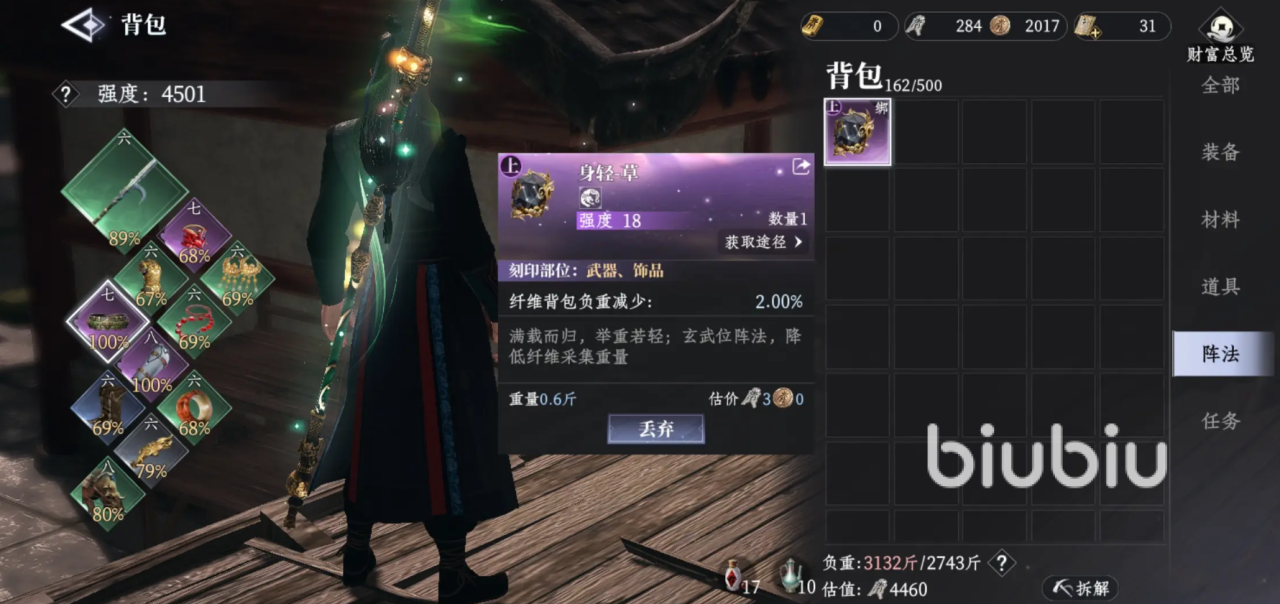Go back using the top-left arrow
Screen dimensions: 1280x604
click(x=84, y=25)
